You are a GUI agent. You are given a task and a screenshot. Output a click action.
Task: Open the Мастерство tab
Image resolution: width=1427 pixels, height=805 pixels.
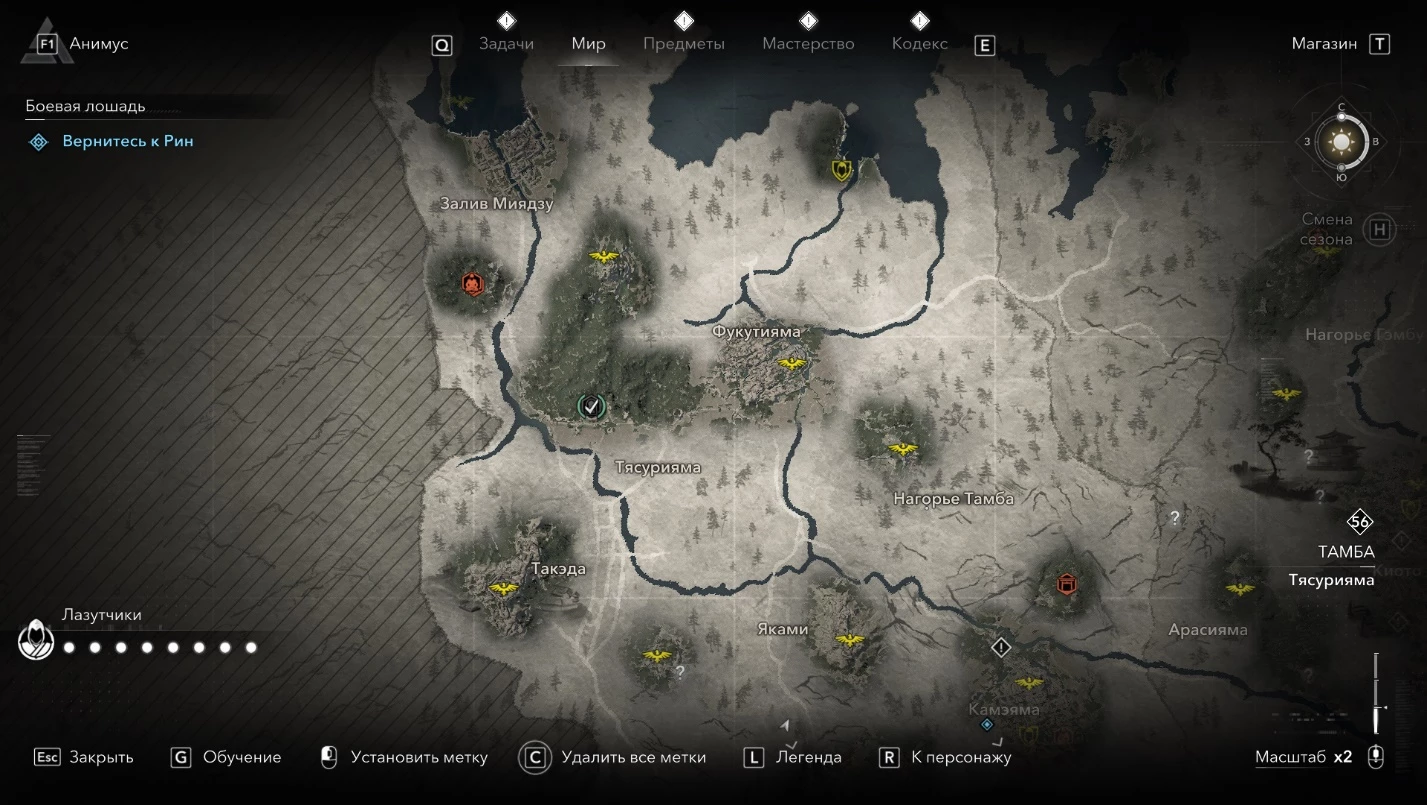coord(808,44)
